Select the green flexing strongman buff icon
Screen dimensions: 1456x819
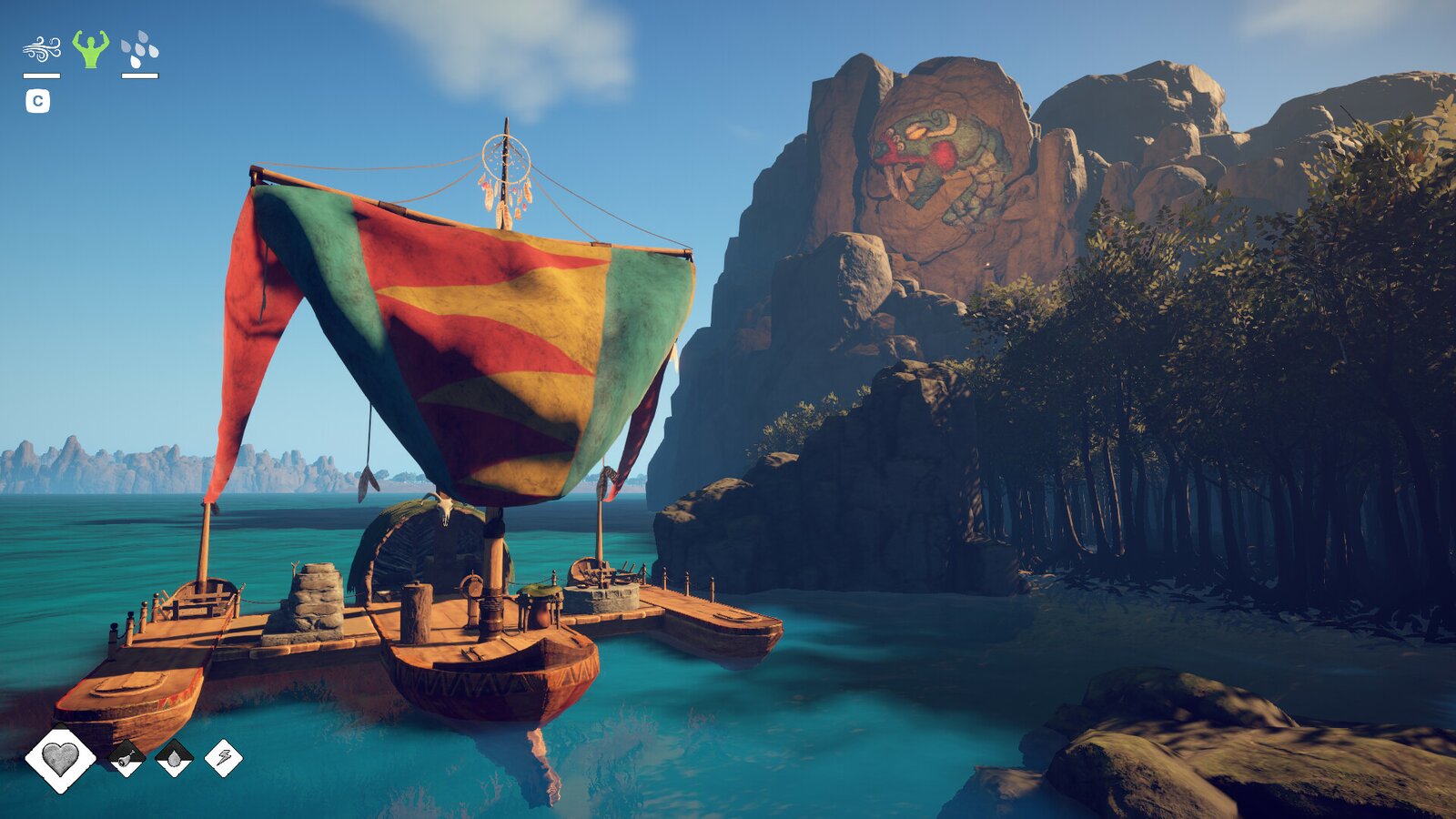[91, 49]
